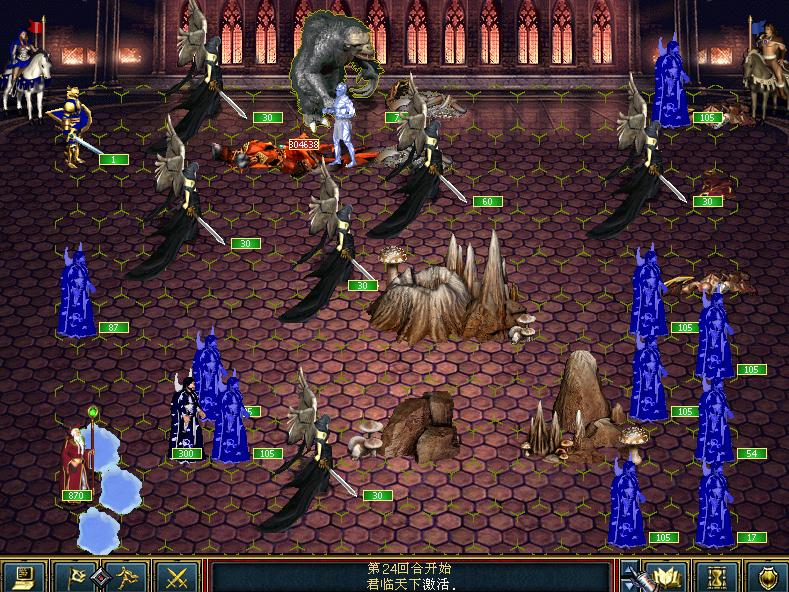Open the combat options menu
Image resolution: width=789 pixels, height=592 pixels.
tap(25, 576)
